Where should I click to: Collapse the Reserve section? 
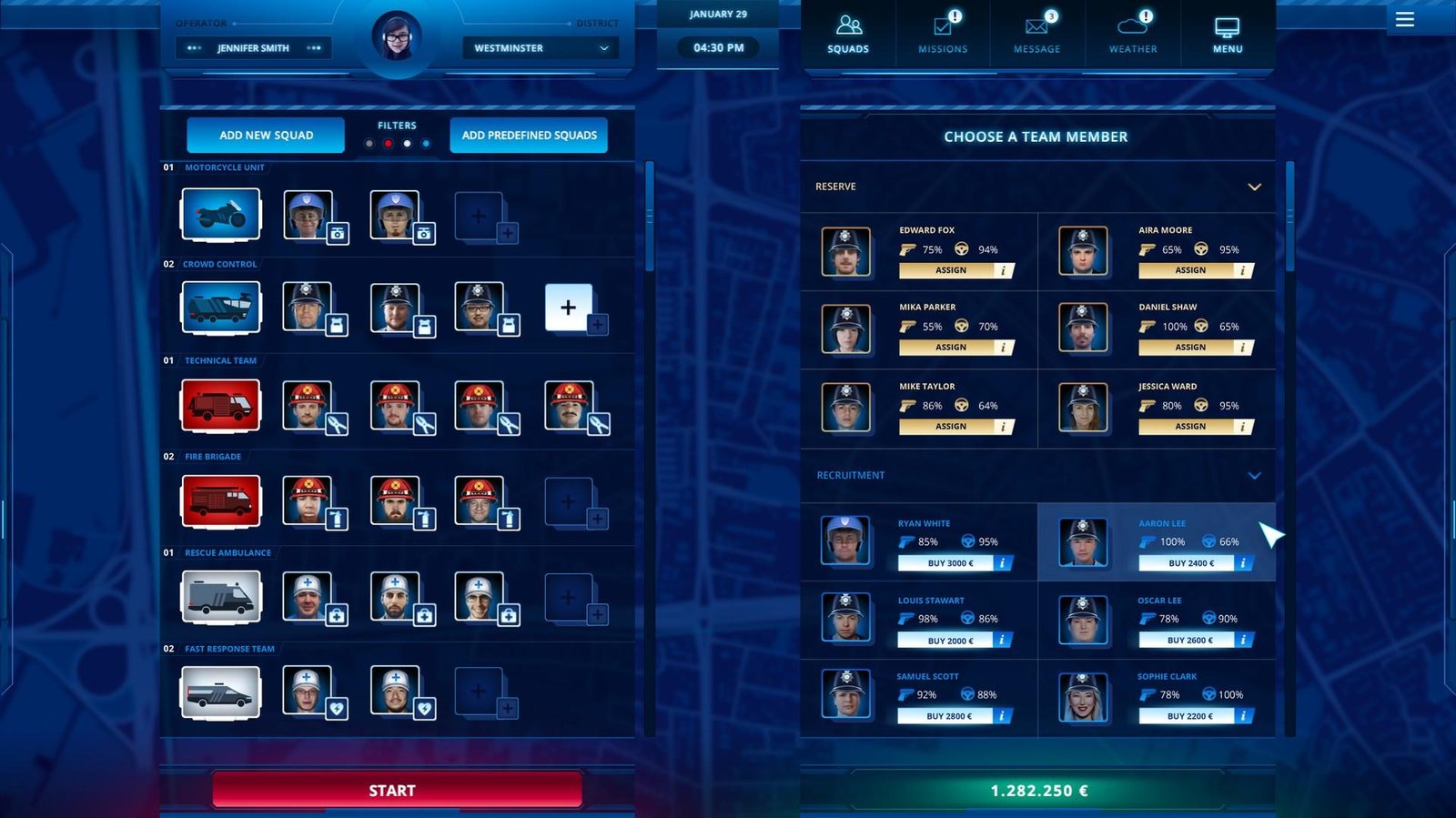pyautogui.click(x=1255, y=186)
